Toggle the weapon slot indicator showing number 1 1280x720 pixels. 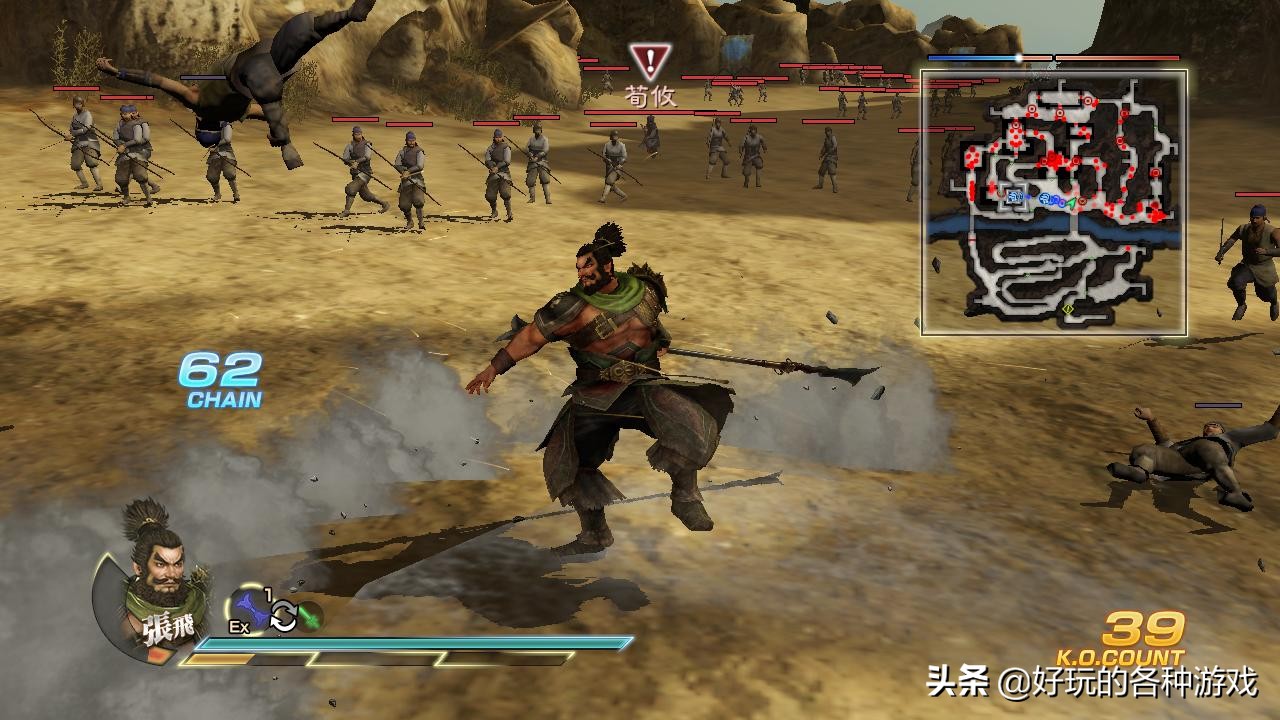[266, 592]
